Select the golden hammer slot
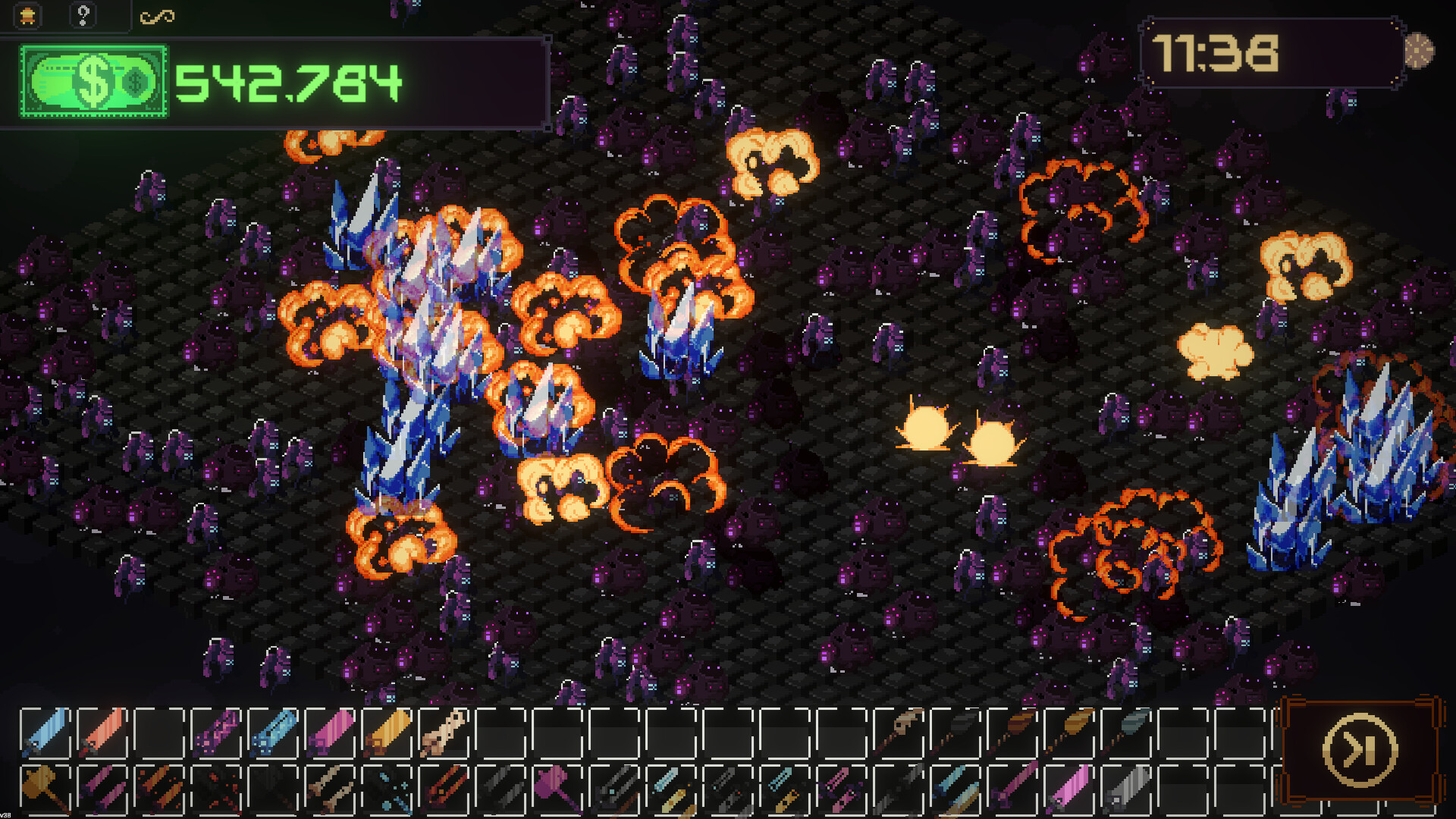 (45, 789)
